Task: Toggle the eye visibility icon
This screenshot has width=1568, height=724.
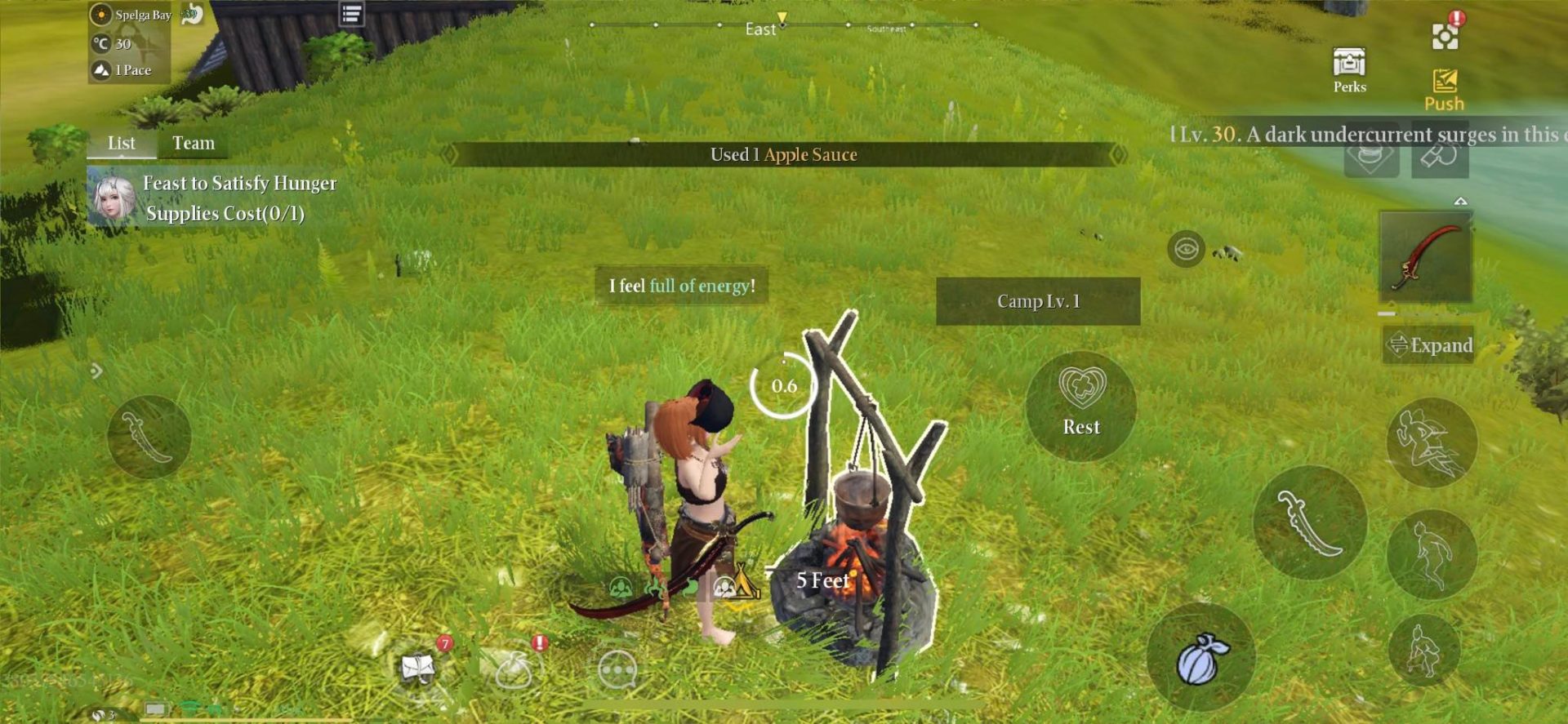Action: pos(1186,249)
